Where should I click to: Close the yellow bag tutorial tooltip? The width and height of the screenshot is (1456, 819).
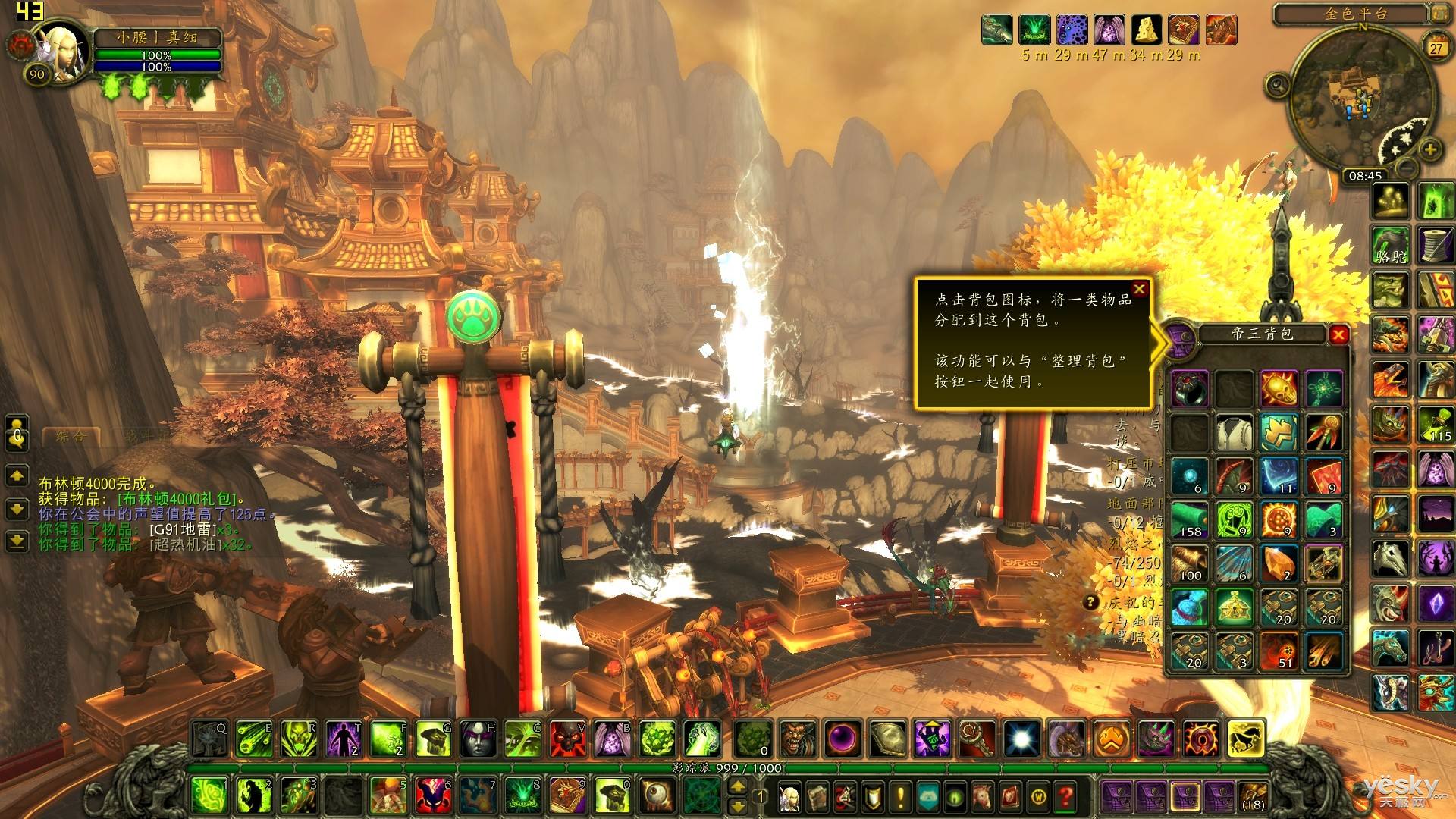pyautogui.click(x=1139, y=289)
